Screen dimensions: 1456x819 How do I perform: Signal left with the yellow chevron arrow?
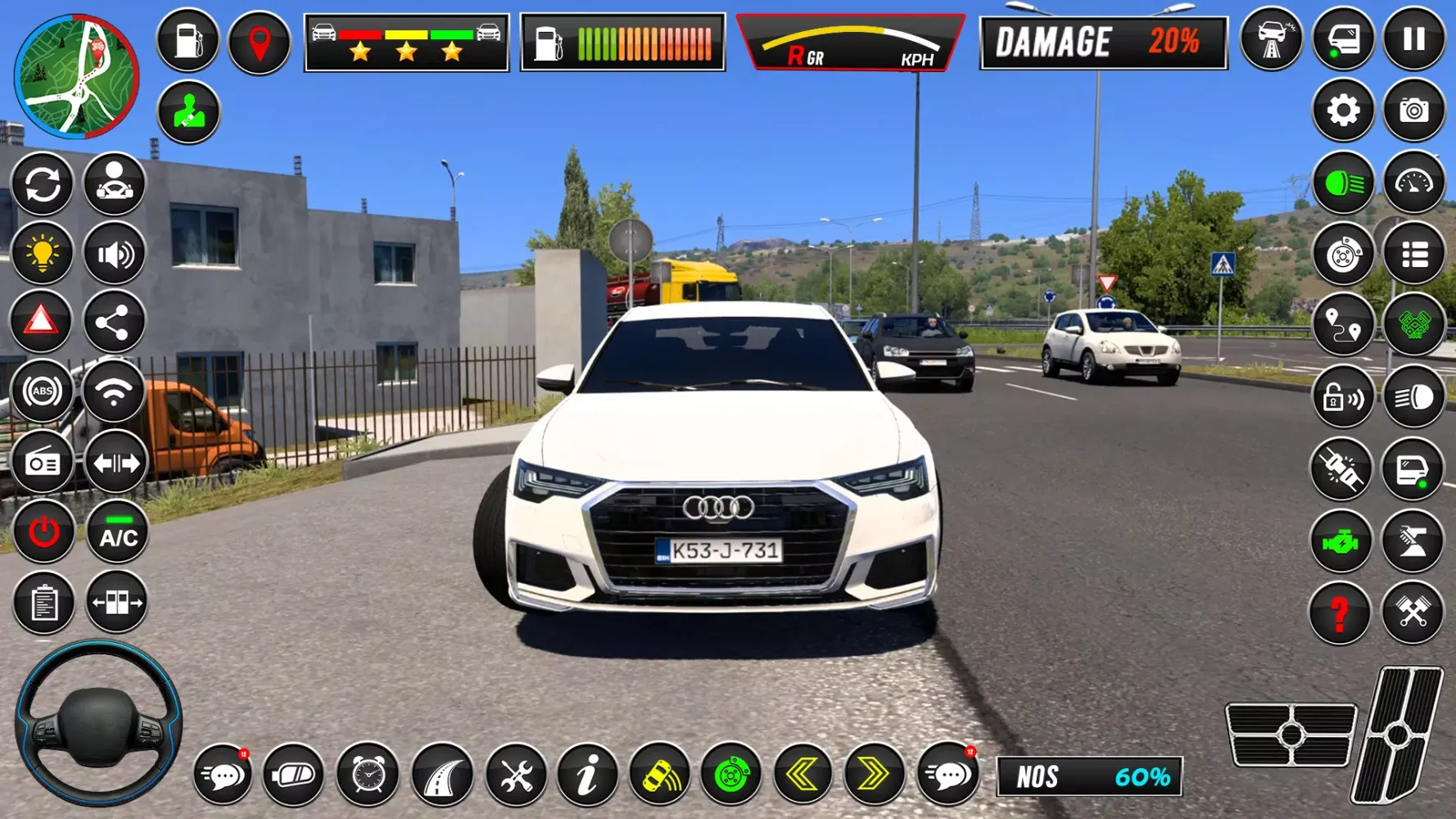click(x=803, y=774)
